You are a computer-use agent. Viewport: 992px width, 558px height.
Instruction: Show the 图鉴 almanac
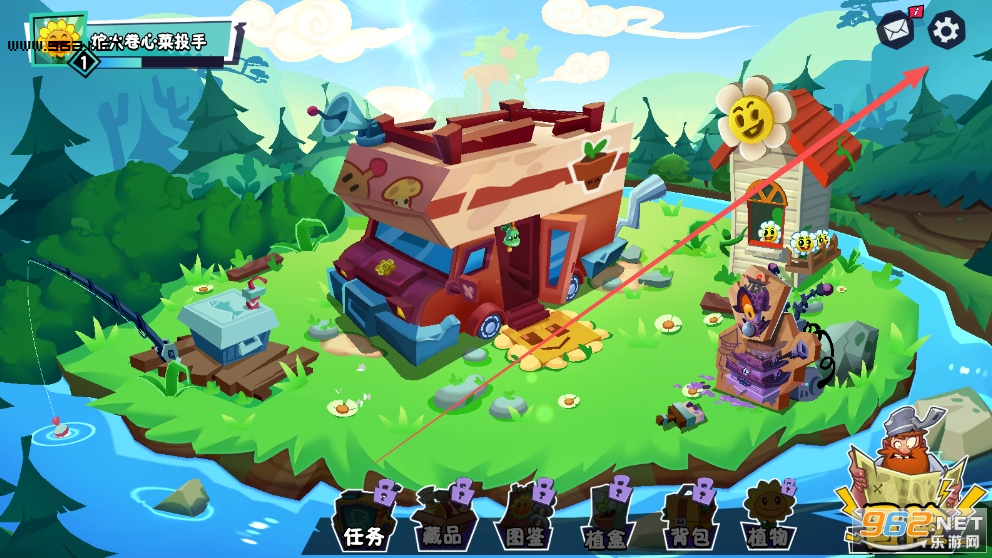pos(527,518)
